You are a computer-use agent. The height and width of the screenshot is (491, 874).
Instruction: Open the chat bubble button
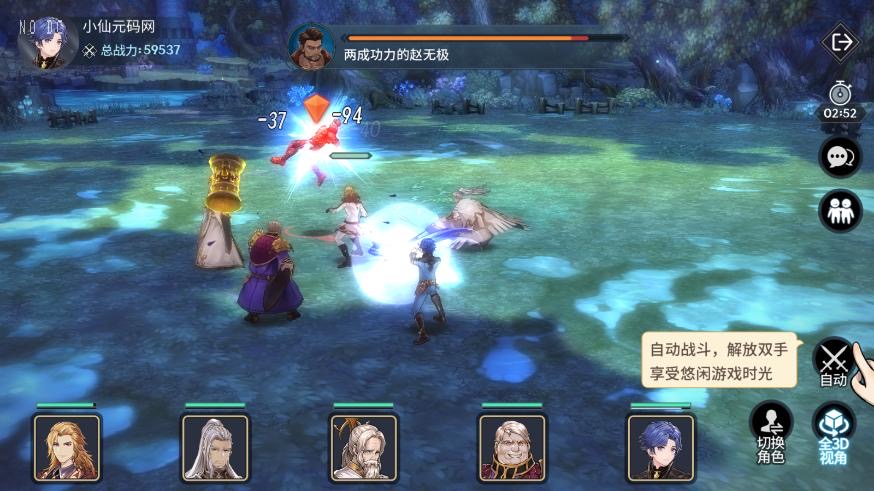pyautogui.click(x=840, y=157)
